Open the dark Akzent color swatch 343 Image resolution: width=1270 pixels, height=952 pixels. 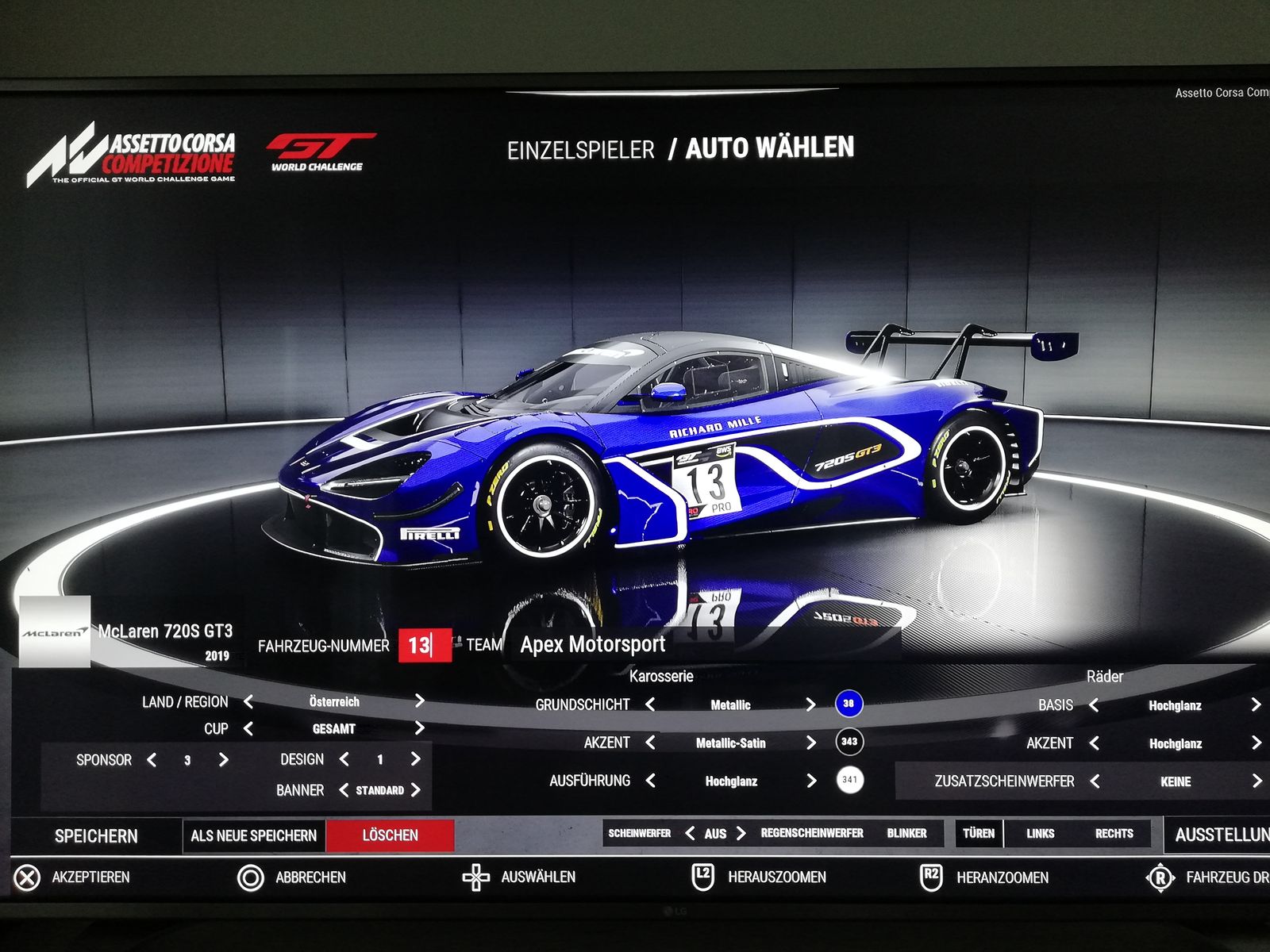(x=849, y=742)
